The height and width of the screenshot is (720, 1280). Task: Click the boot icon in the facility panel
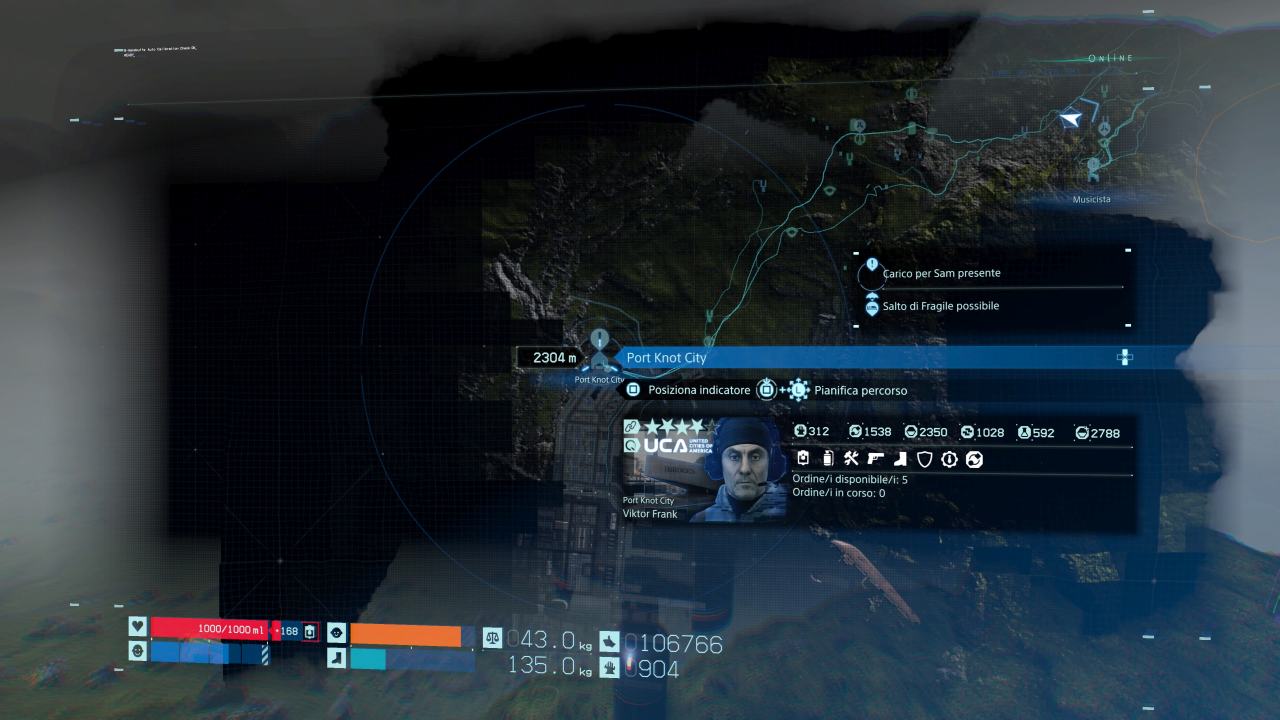tap(900, 459)
